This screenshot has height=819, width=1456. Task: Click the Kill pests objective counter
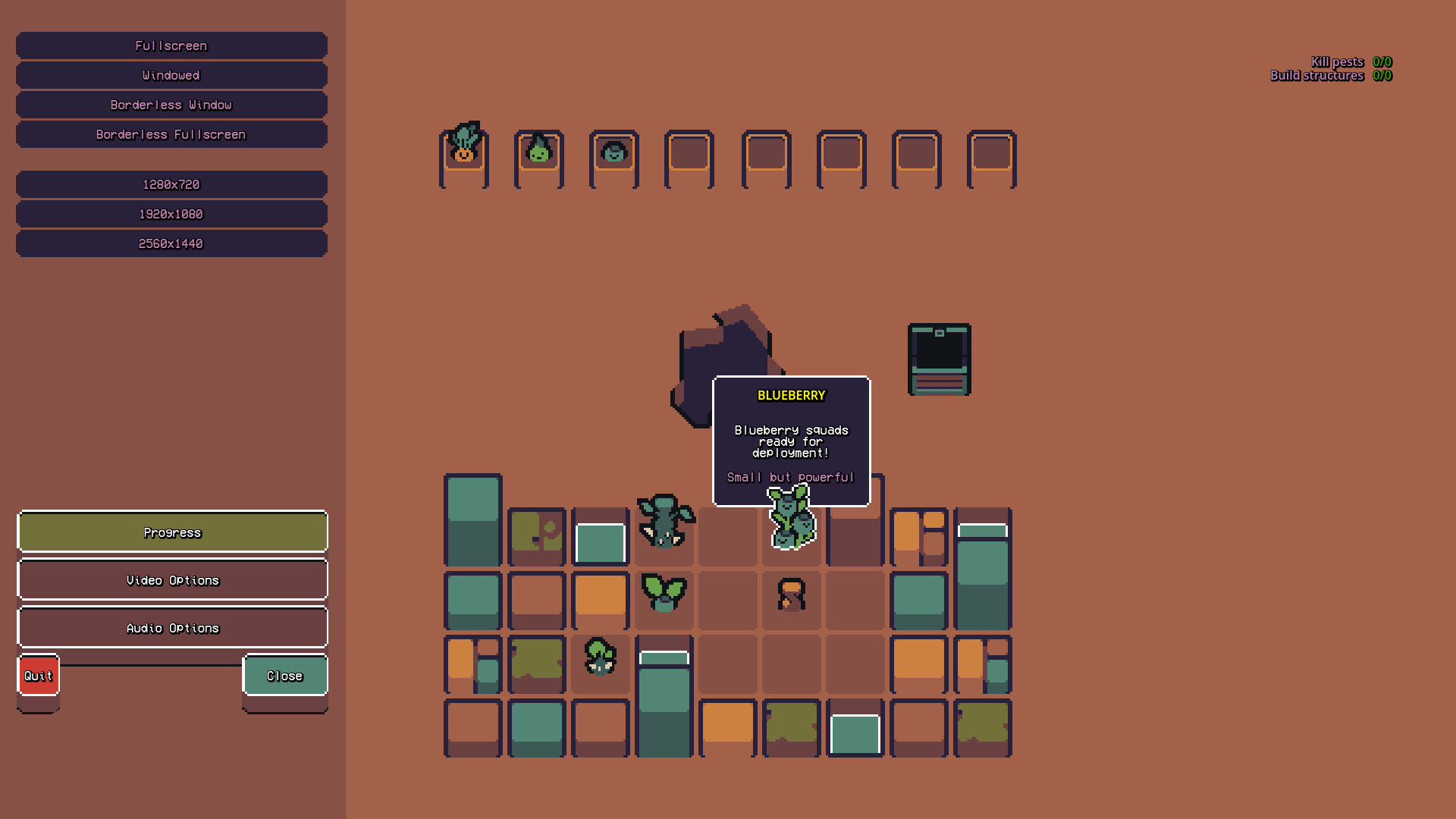pos(1352,61)
